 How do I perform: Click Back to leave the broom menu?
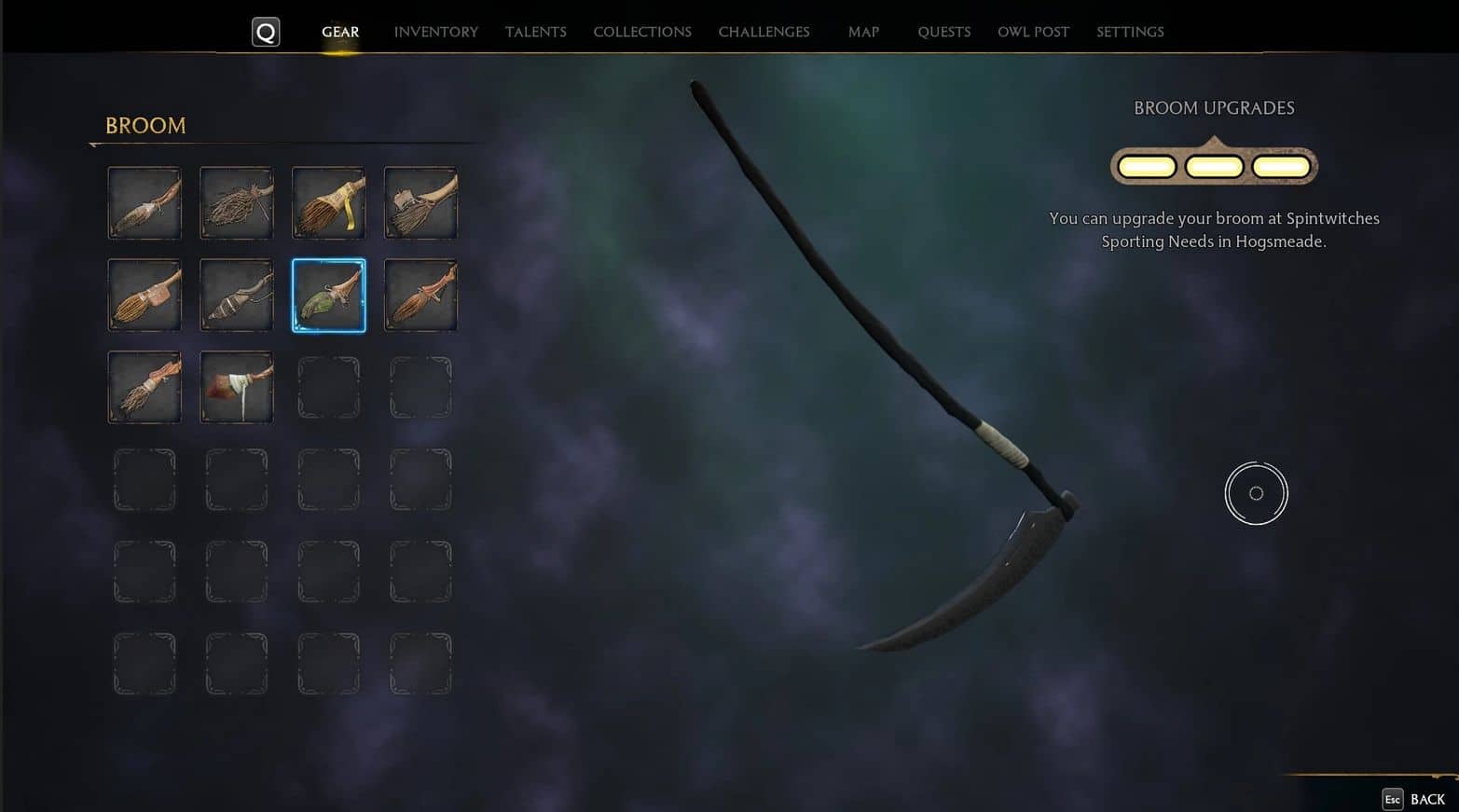(x=1415, y=799)
